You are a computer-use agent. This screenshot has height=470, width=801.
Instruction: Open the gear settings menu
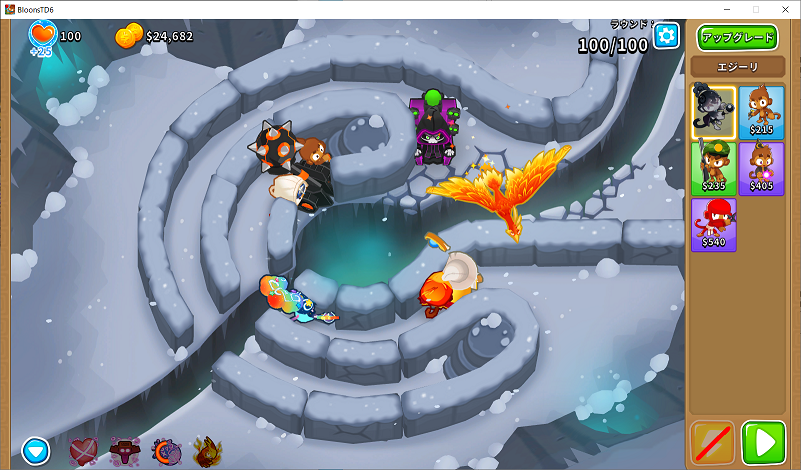click(666, 36)
